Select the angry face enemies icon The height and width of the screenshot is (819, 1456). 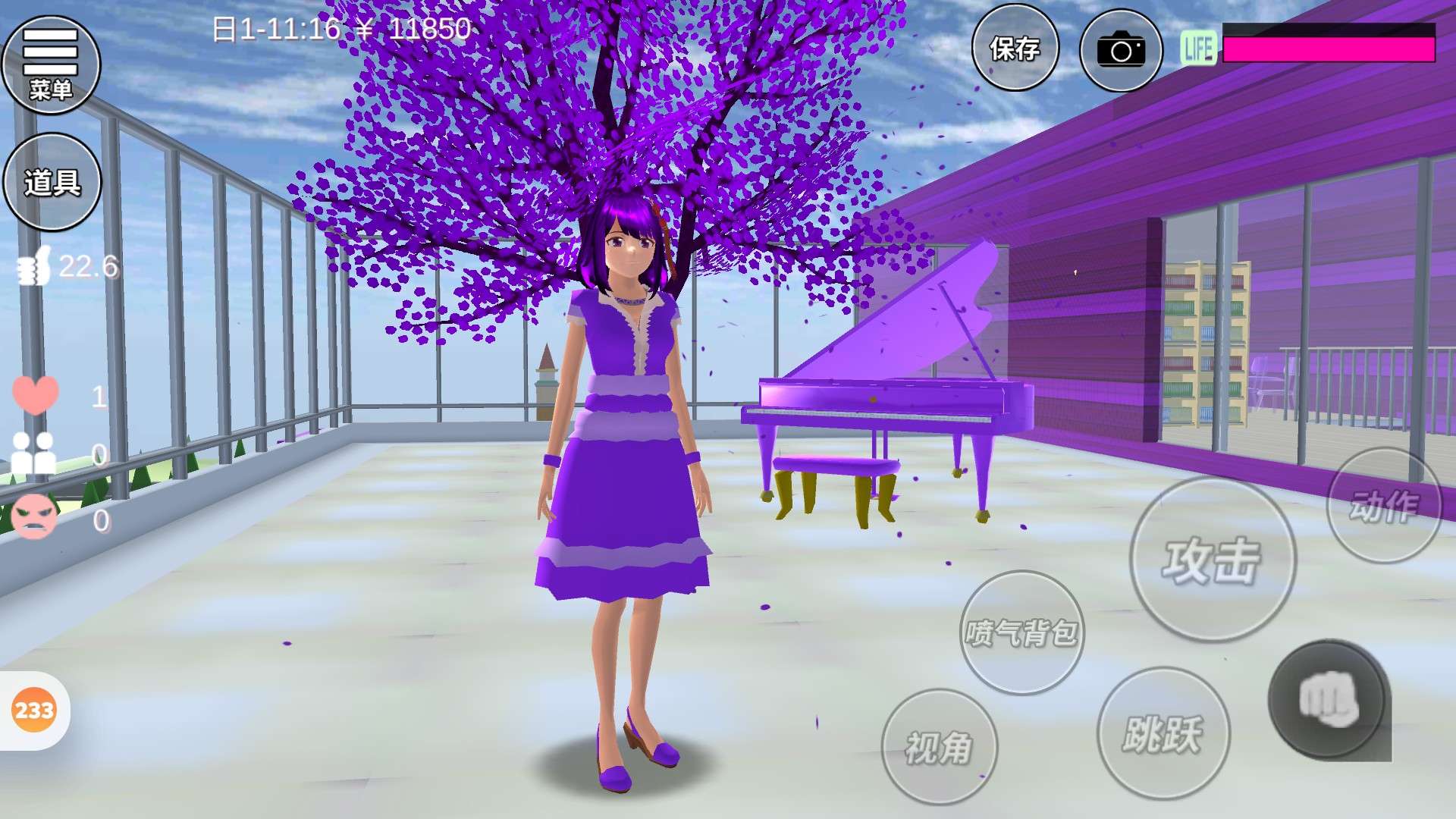point(34,517)
